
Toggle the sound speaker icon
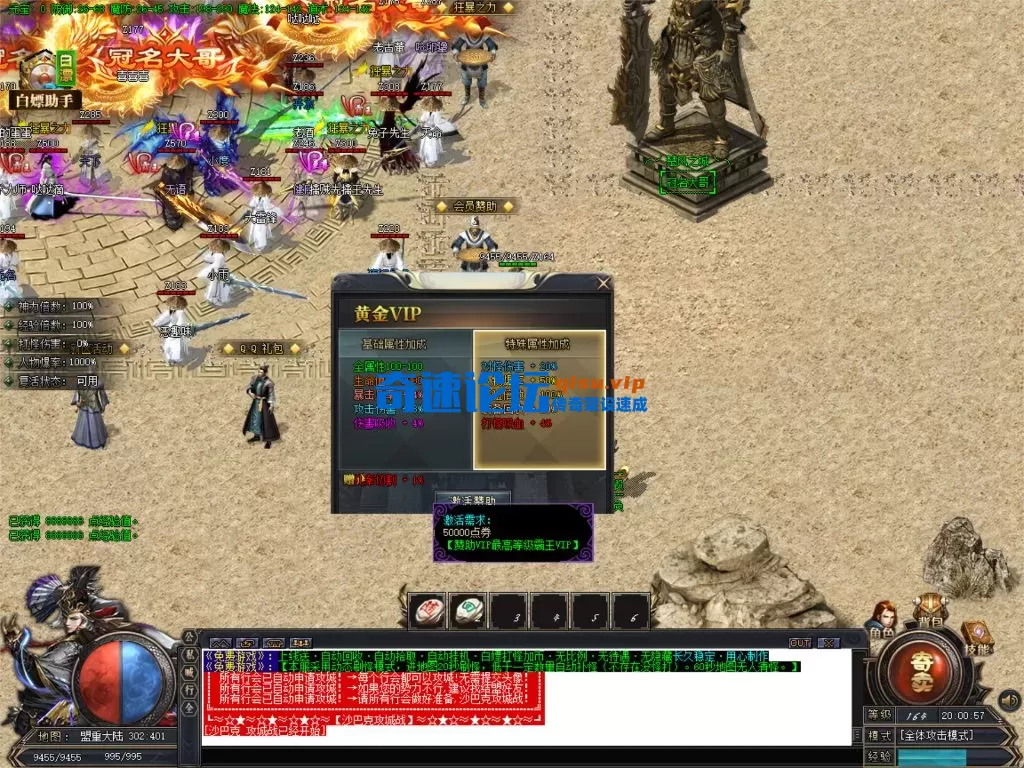coord(1010,699)
